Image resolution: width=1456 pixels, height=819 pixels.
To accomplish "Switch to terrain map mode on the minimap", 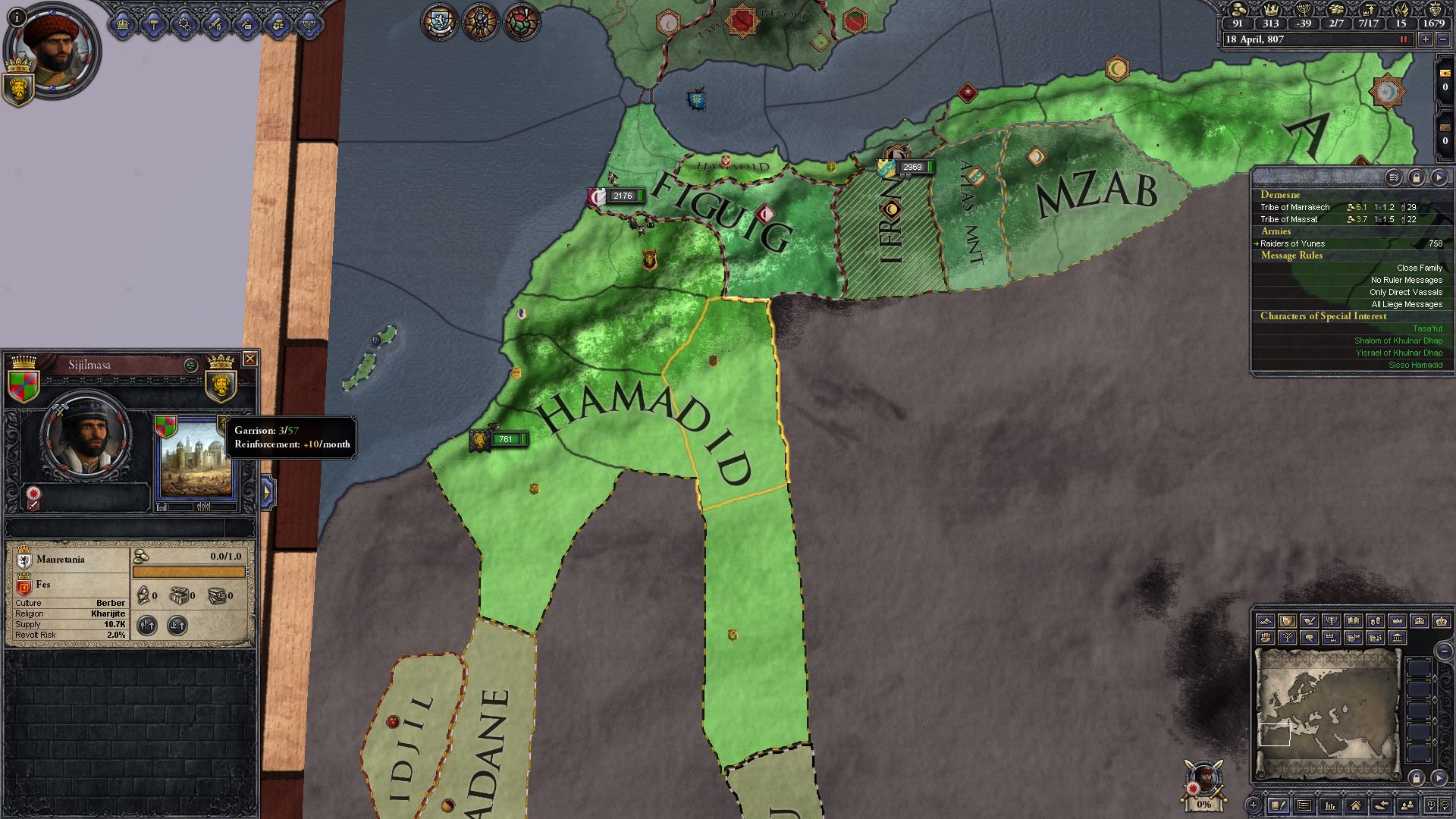I will tap(1266, 621).
